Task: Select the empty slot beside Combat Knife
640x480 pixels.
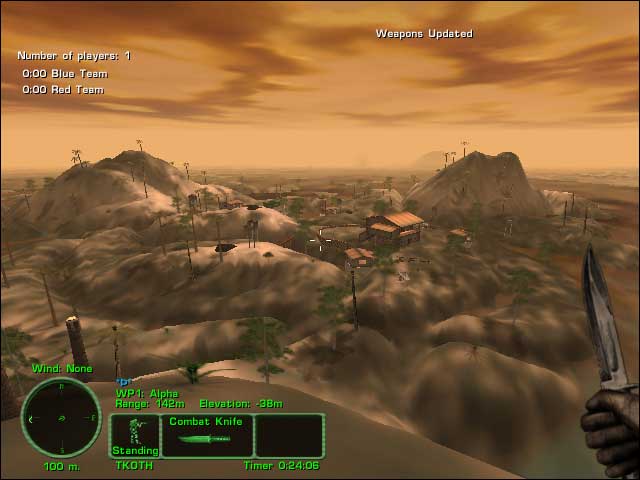Action: pos(289,435)
